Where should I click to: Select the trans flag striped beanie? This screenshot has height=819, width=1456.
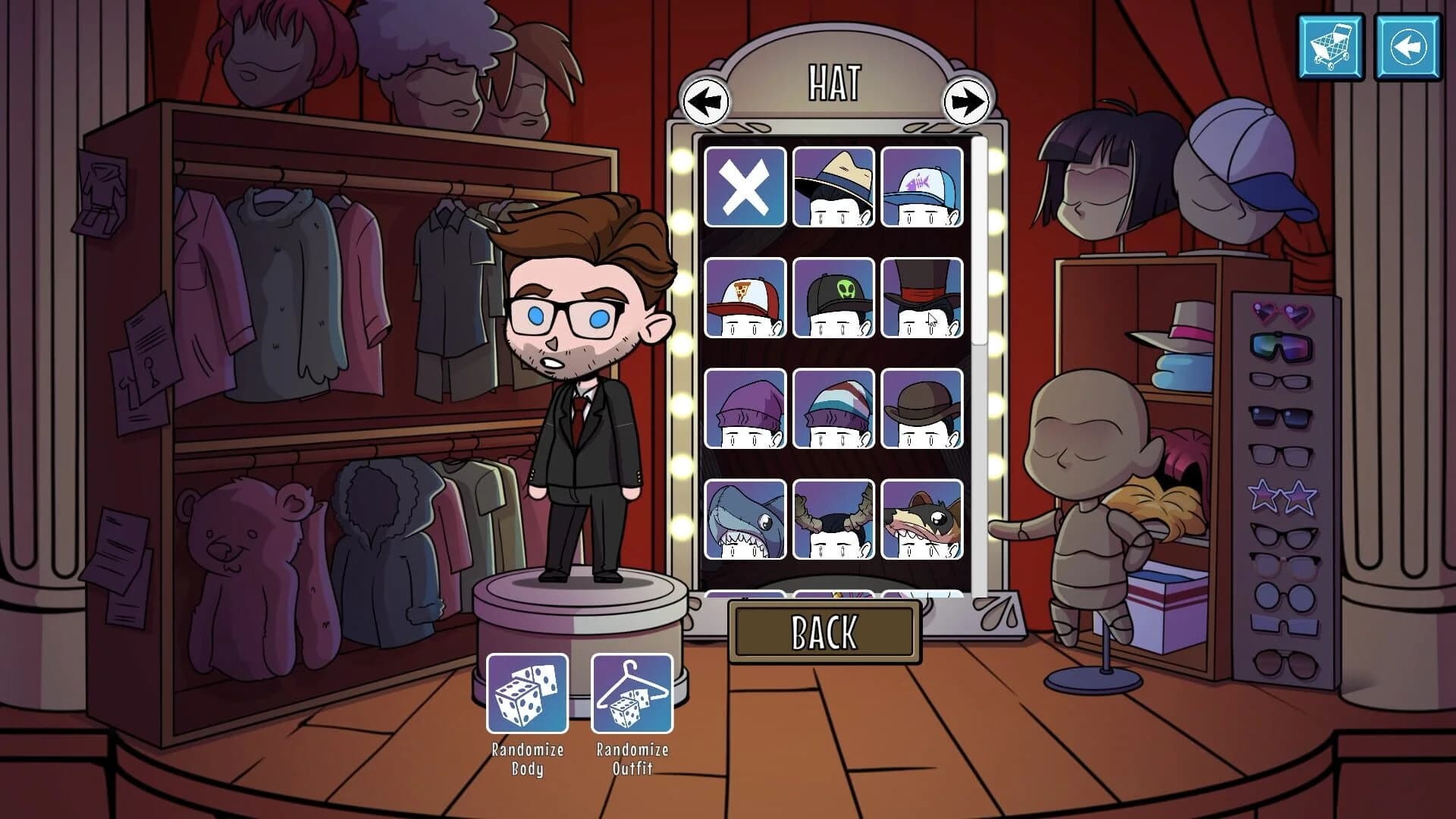pos(834,409)
